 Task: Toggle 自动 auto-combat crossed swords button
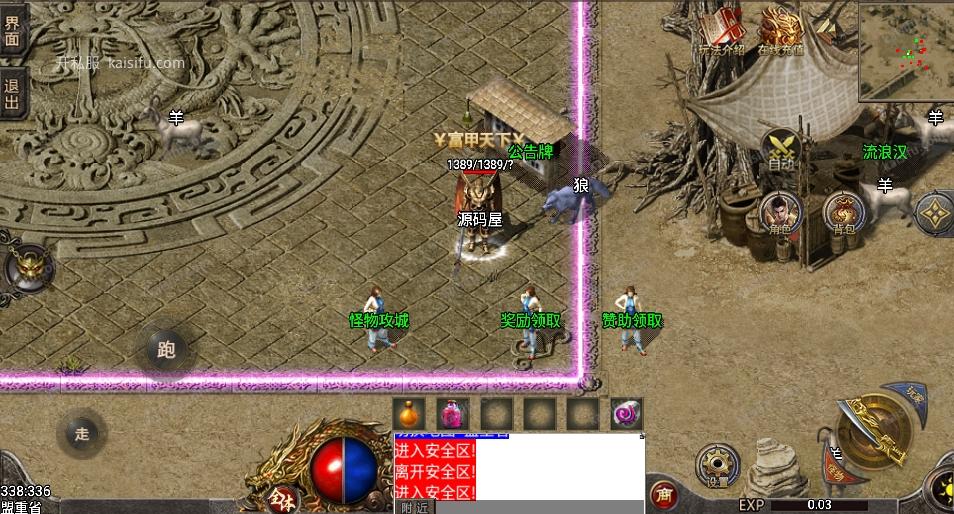click(x=781, y=148)
